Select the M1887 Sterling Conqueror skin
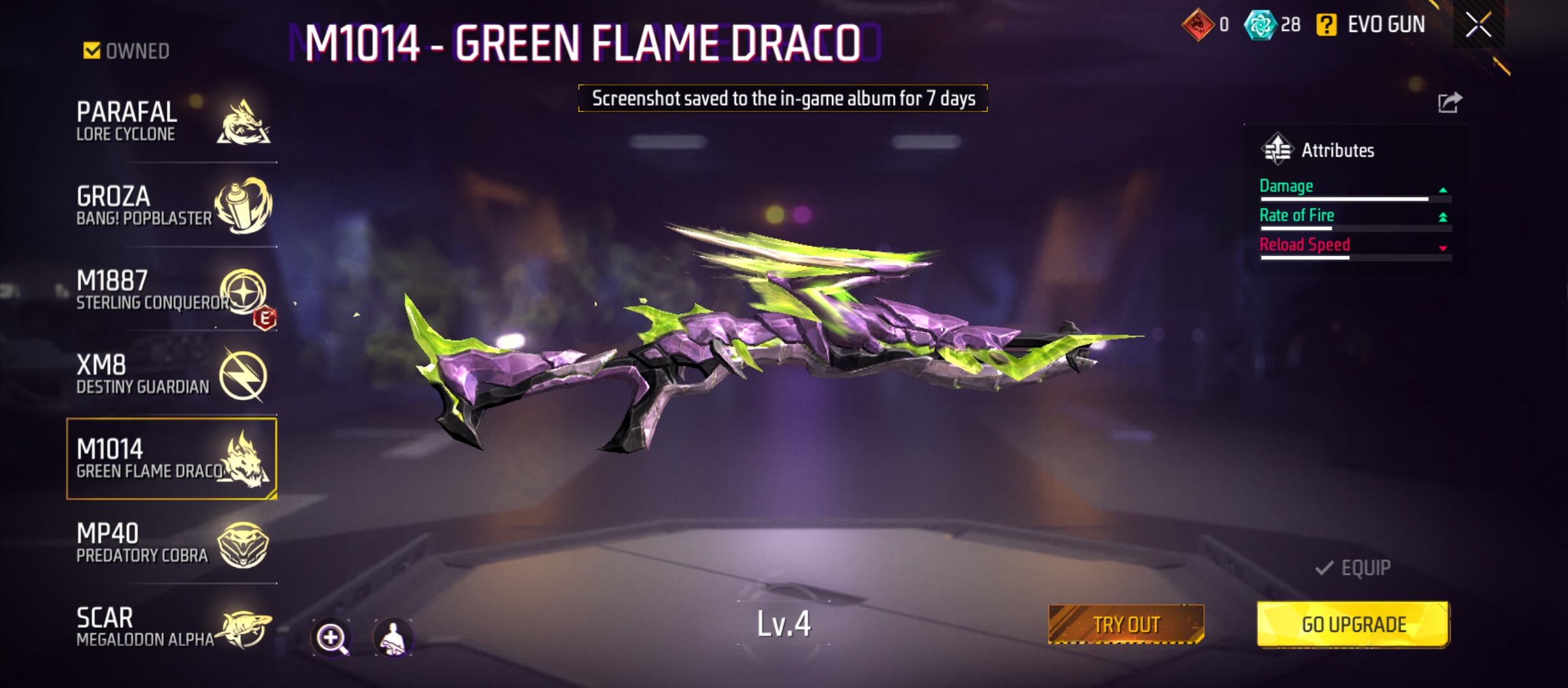This screenshot has height=688, width=1568. 172,290
